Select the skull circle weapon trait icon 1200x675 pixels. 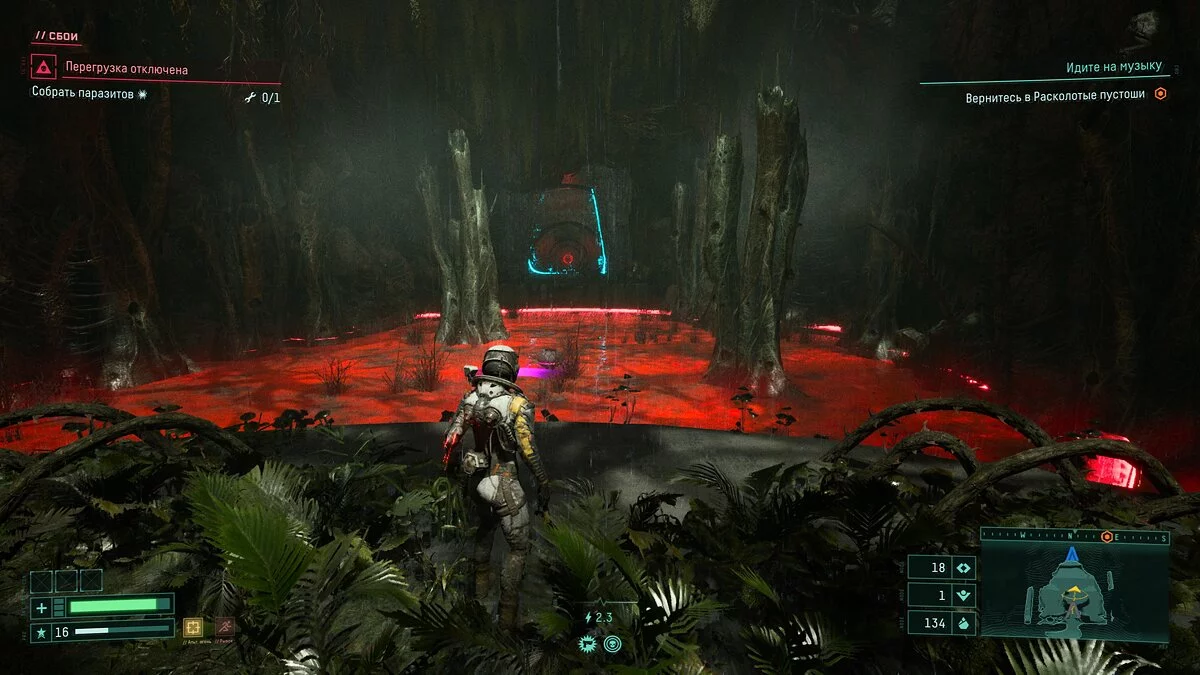coord(612,644)
